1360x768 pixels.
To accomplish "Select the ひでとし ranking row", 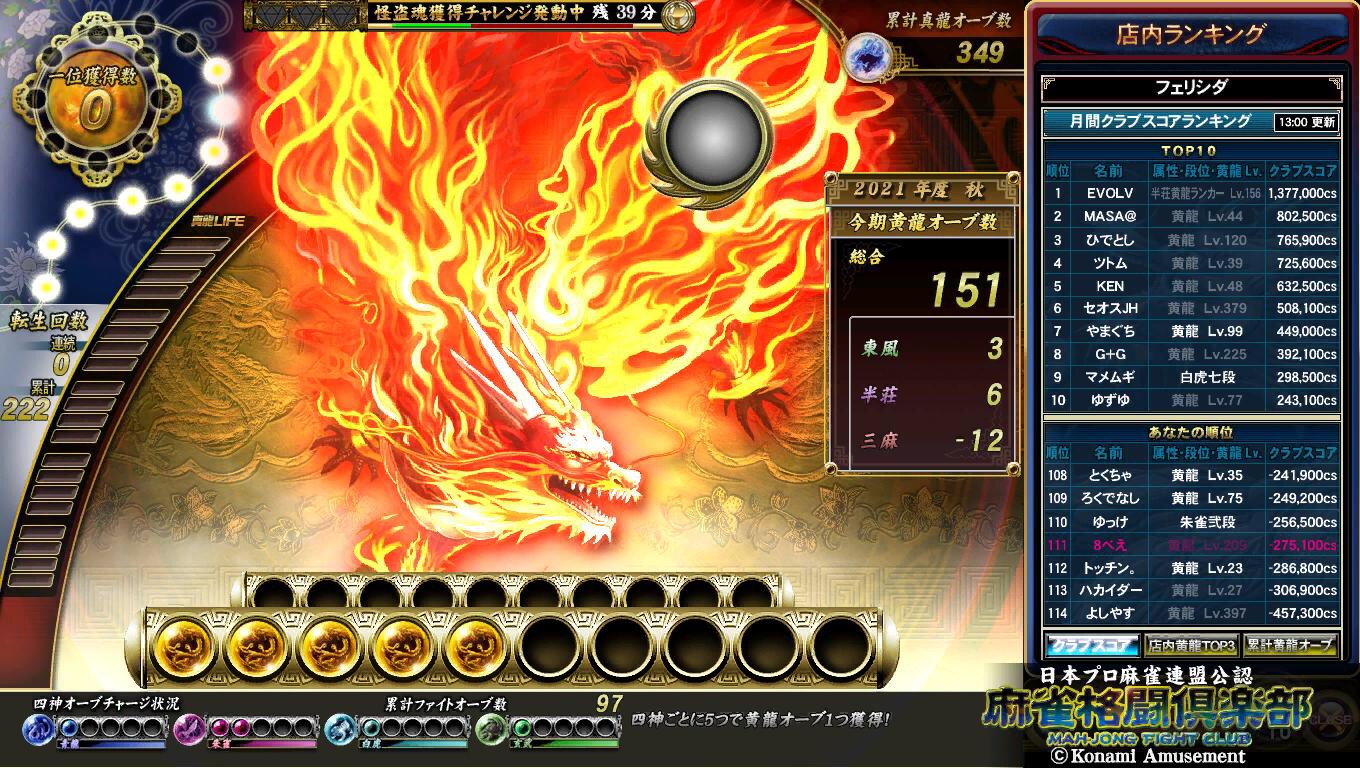I will tap(1190, 240).
